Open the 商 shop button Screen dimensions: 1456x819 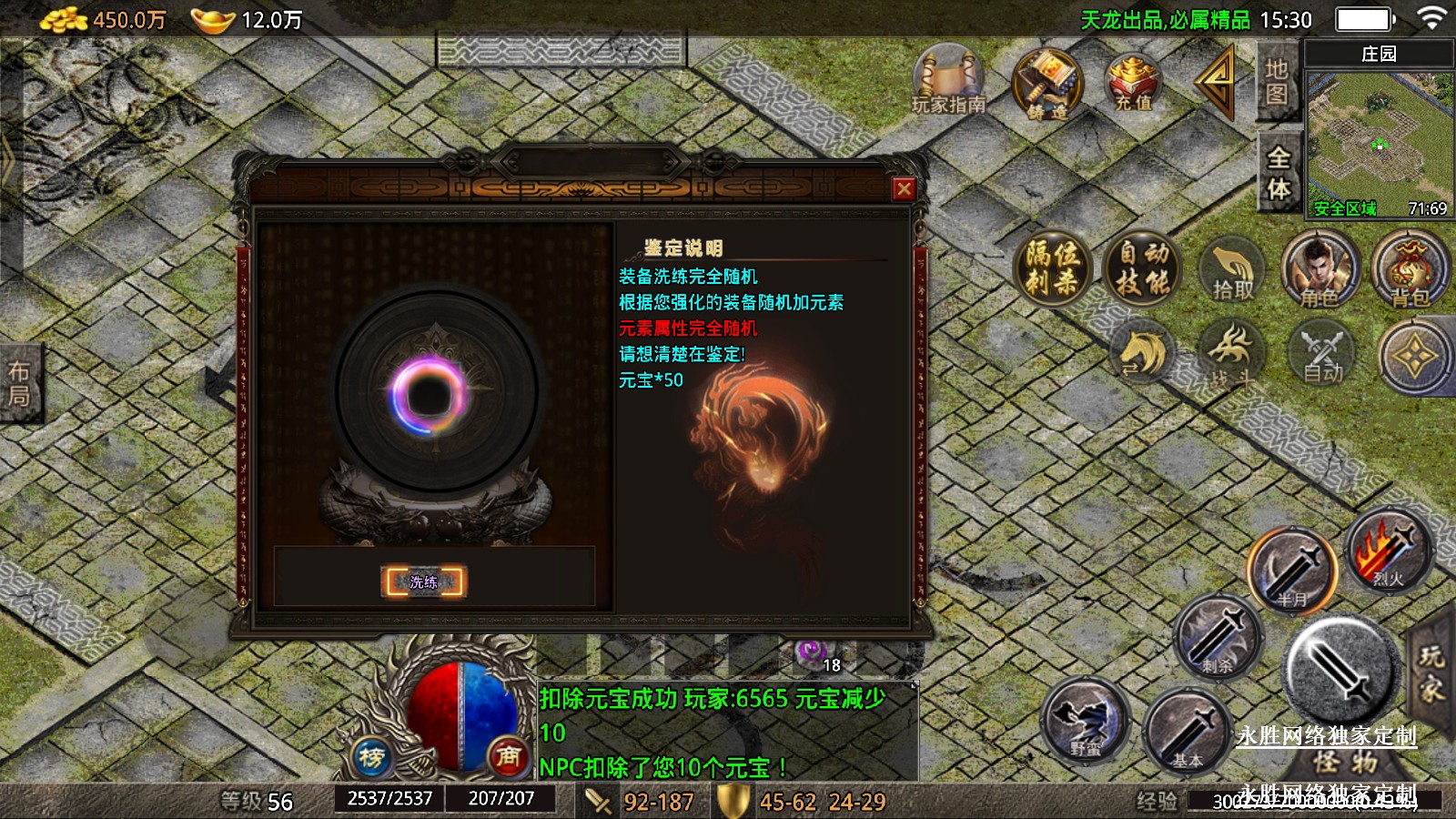508,755
